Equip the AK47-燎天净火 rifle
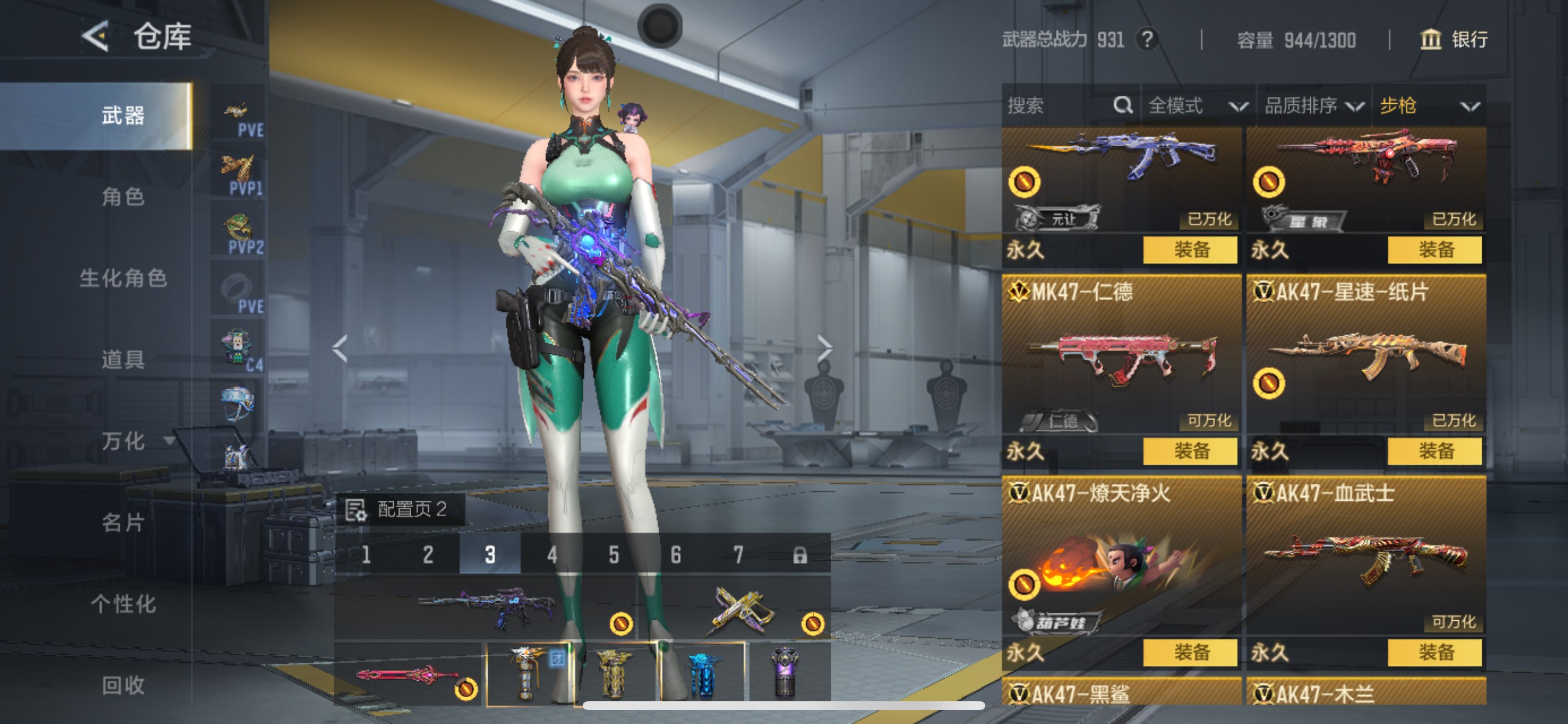The image size is (1568, 724). tap(1190, 652)
